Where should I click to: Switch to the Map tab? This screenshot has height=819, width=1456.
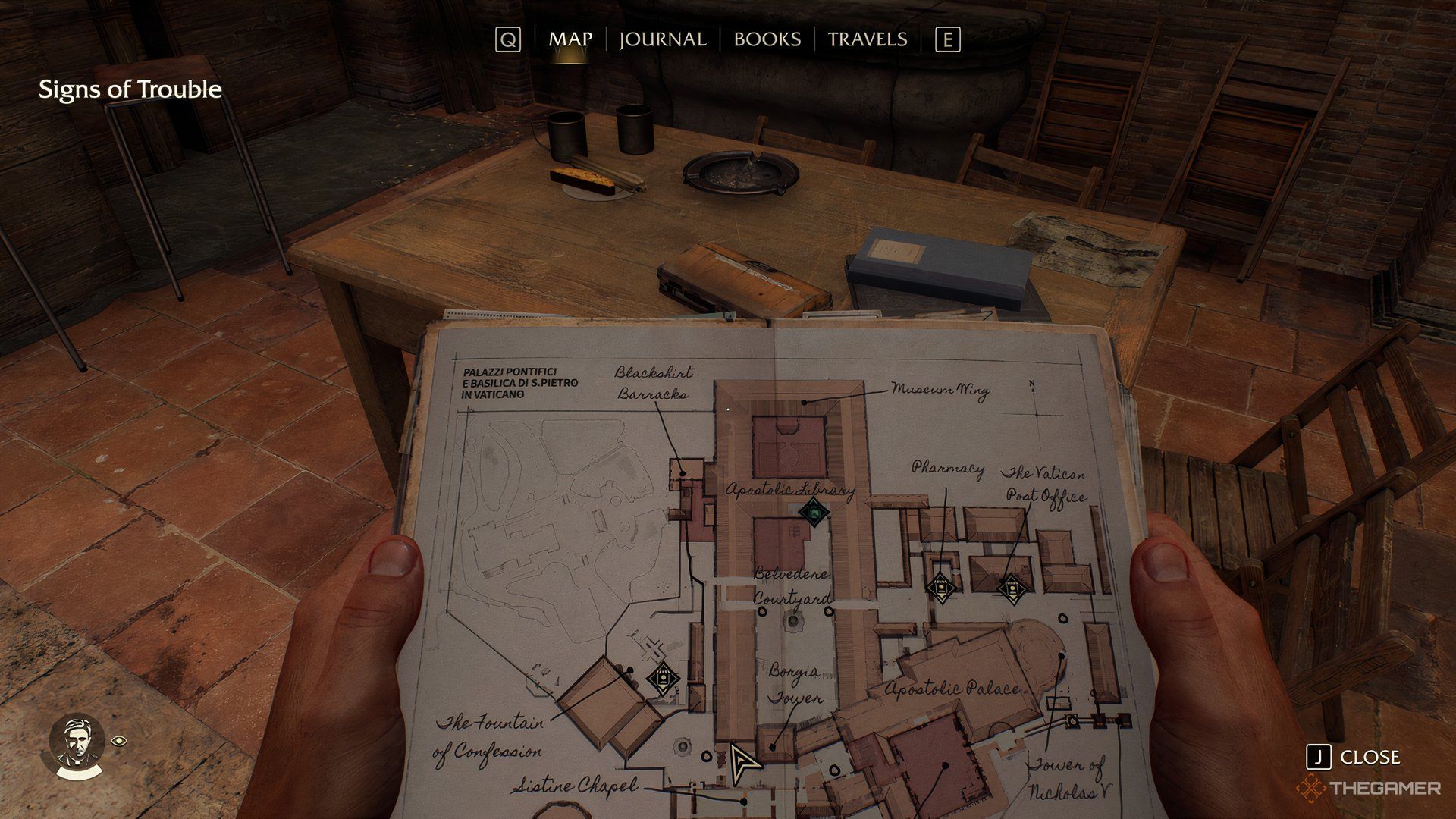(x=570, y=39)
